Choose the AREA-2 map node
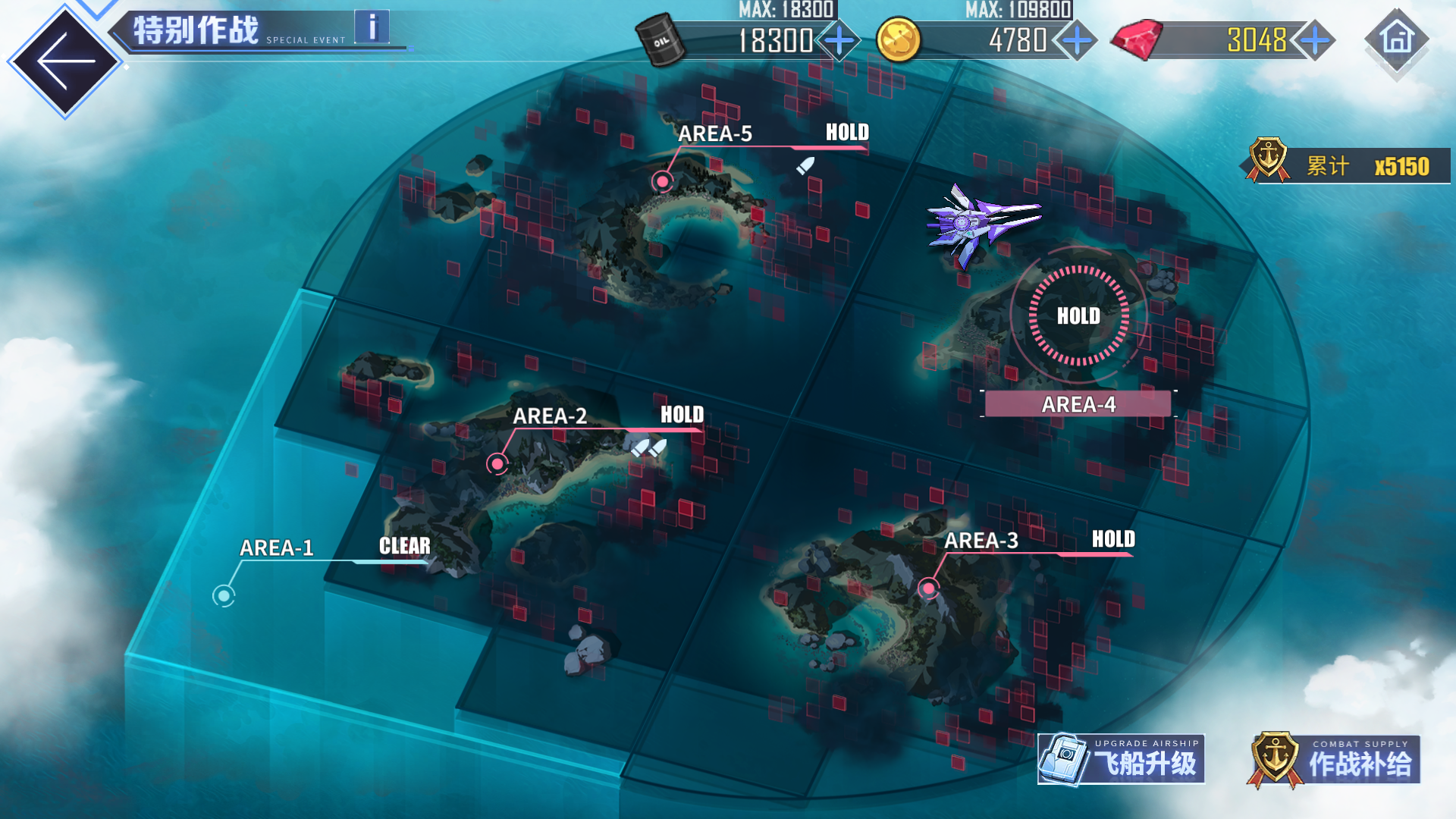The image size is (1456, 819). click(497, 463)
